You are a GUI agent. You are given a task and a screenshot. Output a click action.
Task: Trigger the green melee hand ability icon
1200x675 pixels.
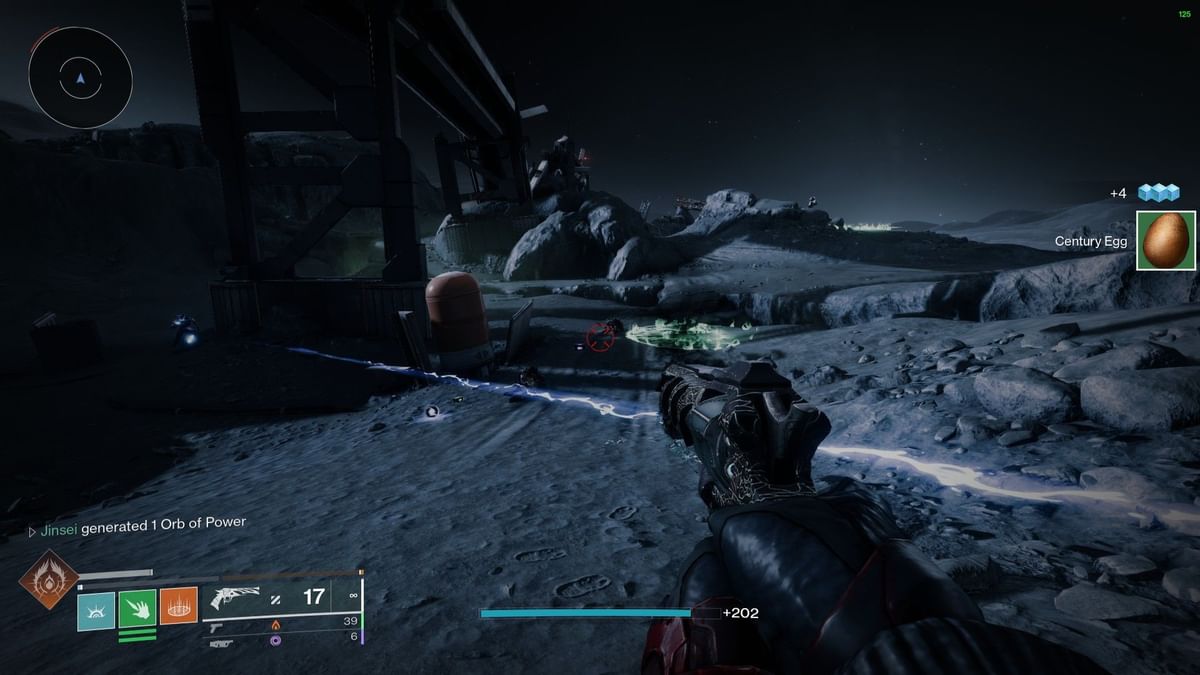pyautogui.click(x=137, y=607)
